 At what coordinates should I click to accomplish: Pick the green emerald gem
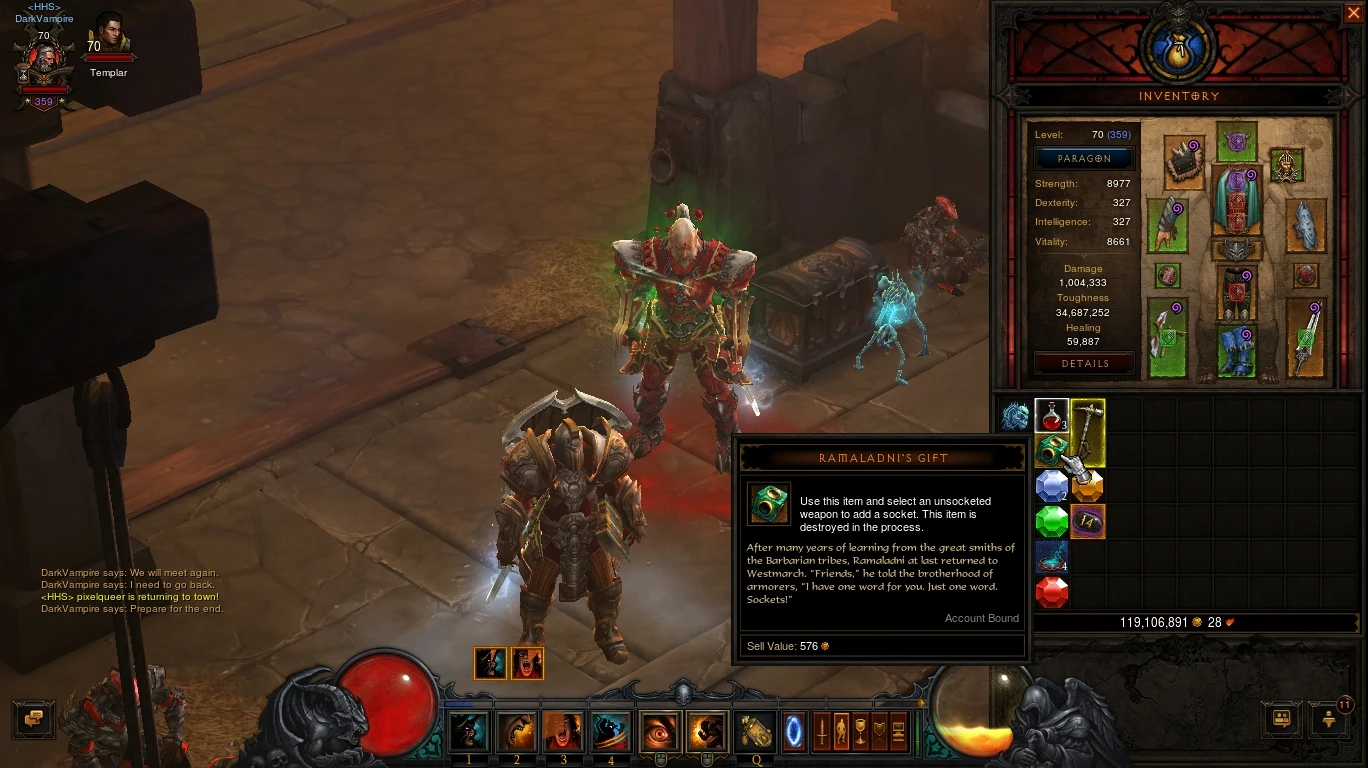coord(1051,521)
